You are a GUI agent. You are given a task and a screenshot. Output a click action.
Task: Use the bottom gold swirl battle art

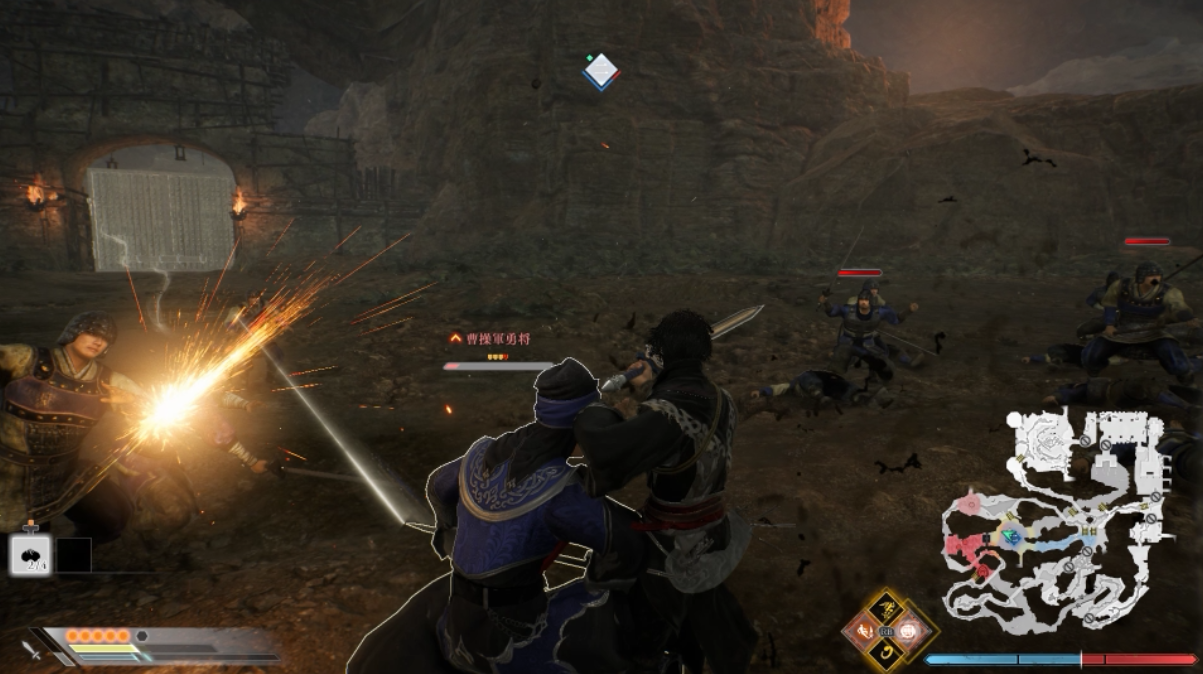point(886,654)
